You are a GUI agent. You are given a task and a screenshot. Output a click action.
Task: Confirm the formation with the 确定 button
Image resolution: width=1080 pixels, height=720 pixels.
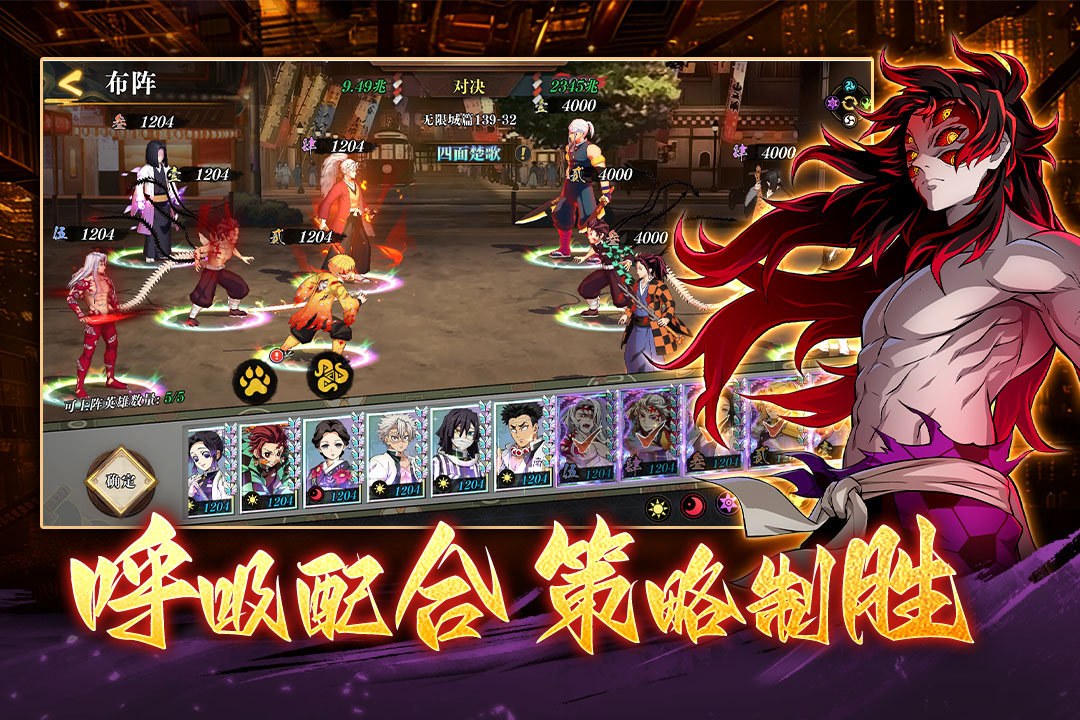point(120,481)
